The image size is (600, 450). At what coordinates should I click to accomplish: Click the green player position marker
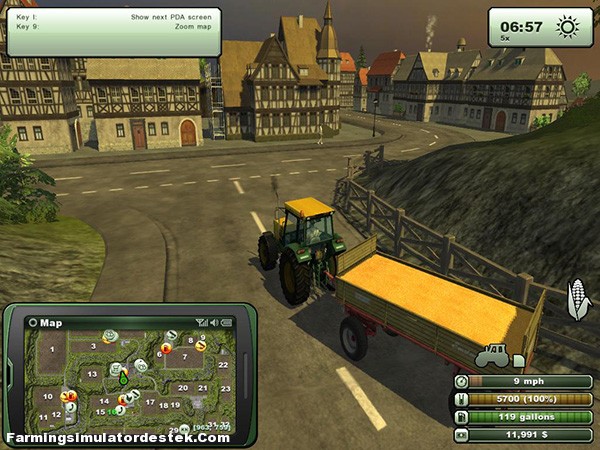(123, 379)
